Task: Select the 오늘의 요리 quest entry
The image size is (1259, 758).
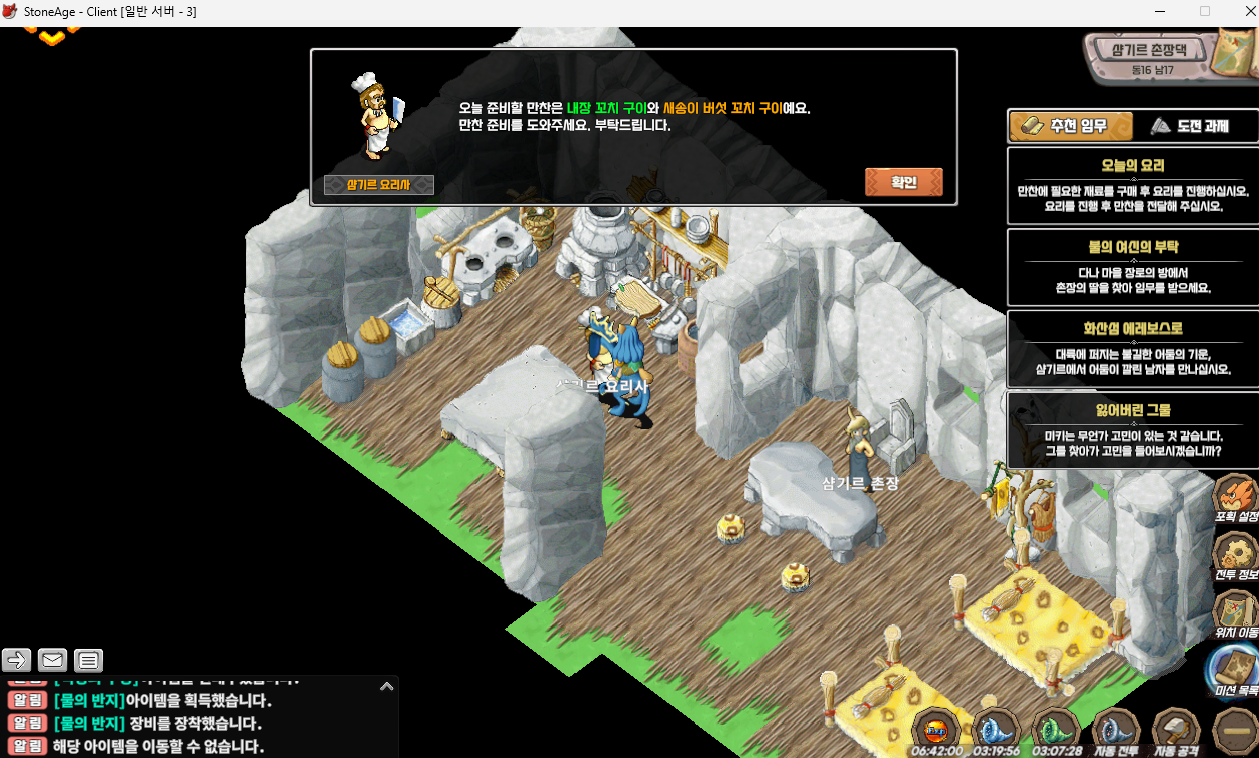Action: coord(1132,185)
